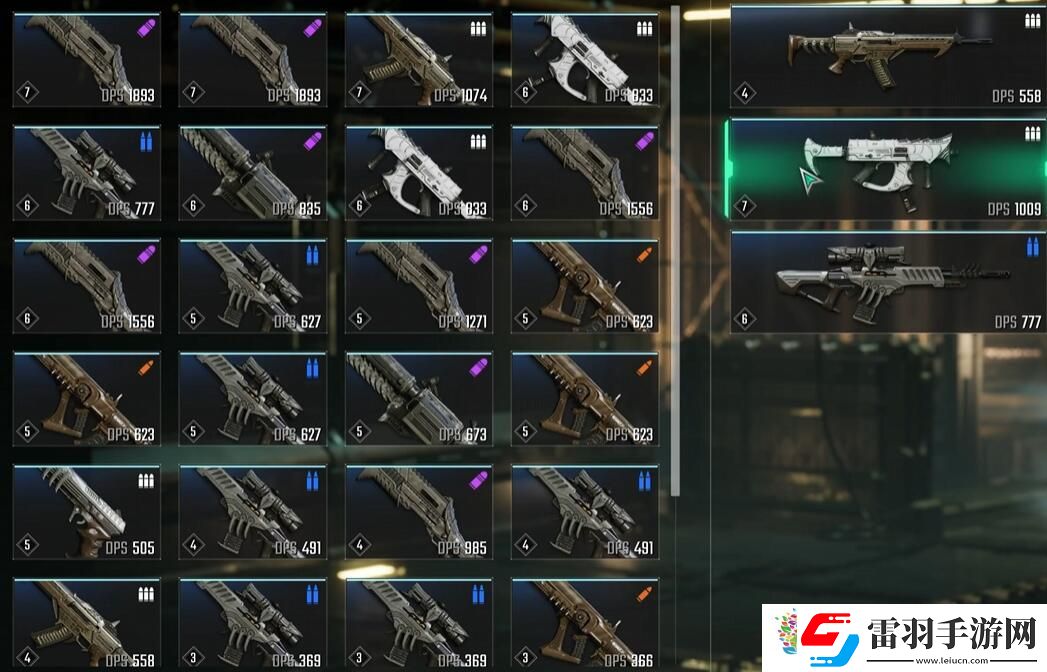Select the weapon showing DPS 673
This screenshot has width=1047, height=672.
tap(418, 399)
